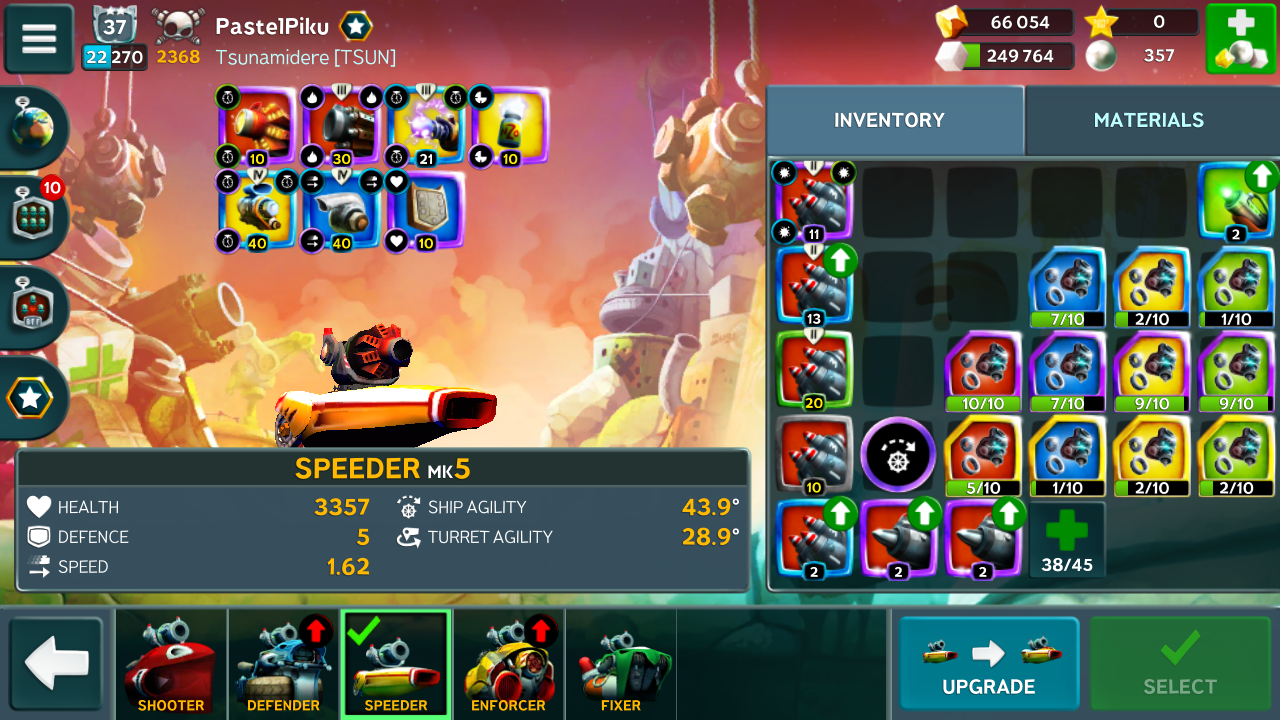This screenshot has height=720, width=1280.
Task: Upgrade the Speeder ship
Action: [x=988, y=664]
